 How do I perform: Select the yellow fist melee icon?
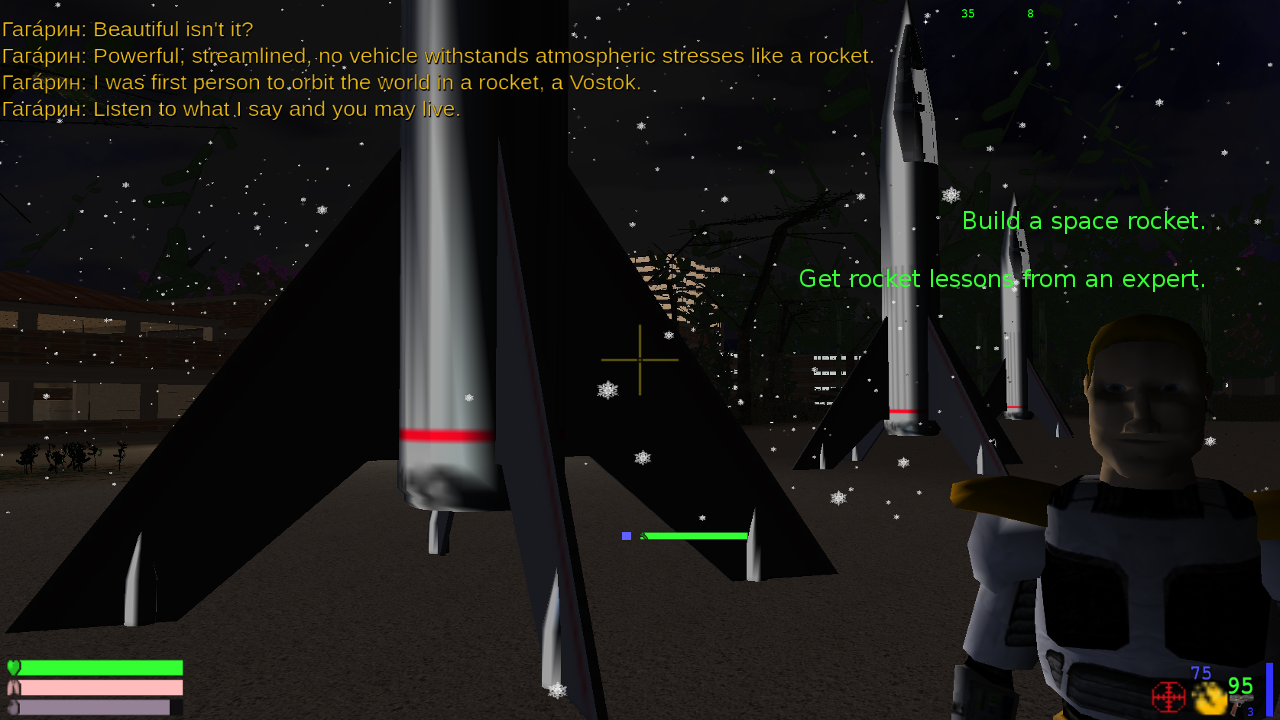(1209, 698)
